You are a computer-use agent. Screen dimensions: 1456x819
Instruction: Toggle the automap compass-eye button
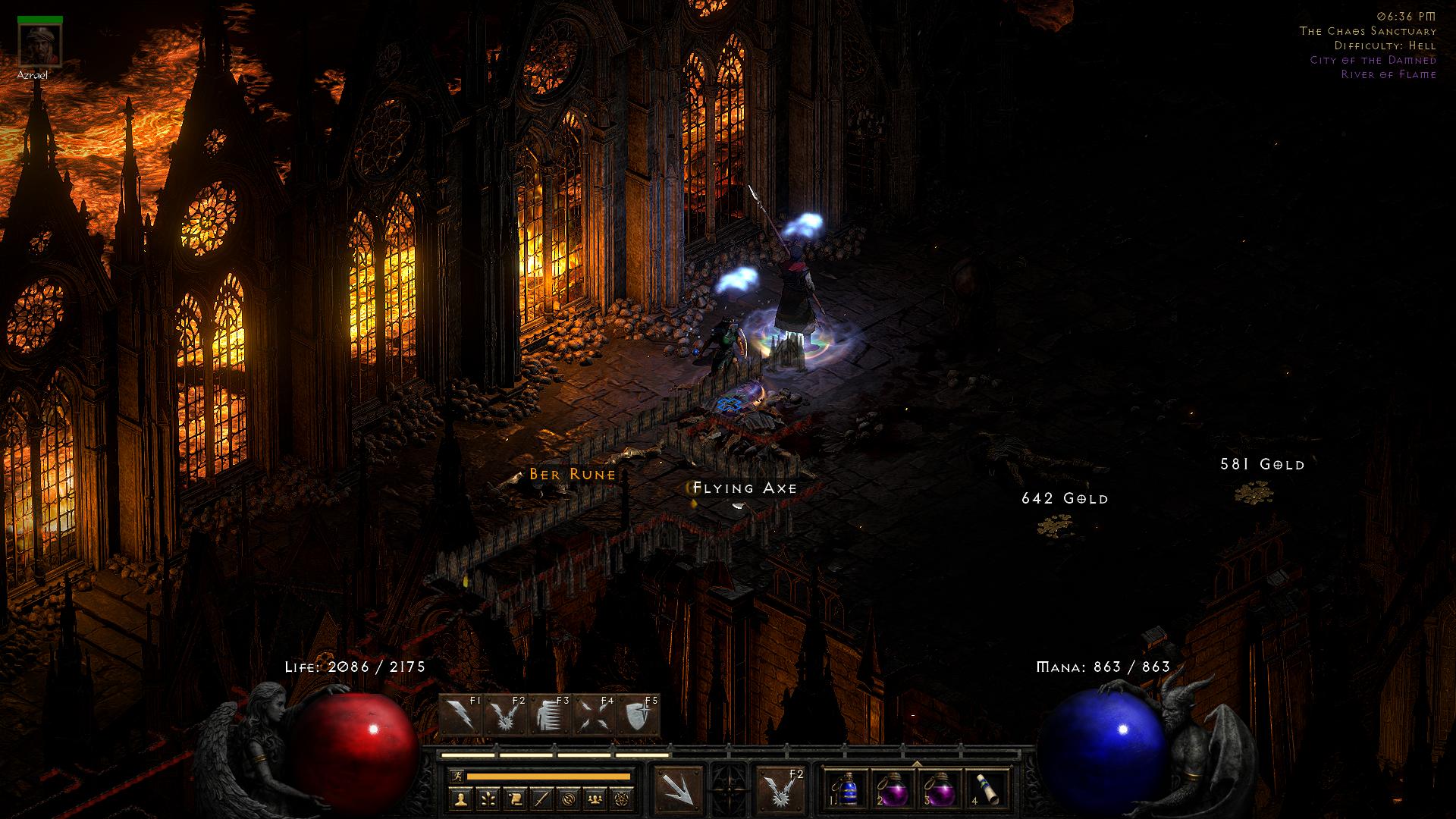pyautogui.click(x=568, y=799)
